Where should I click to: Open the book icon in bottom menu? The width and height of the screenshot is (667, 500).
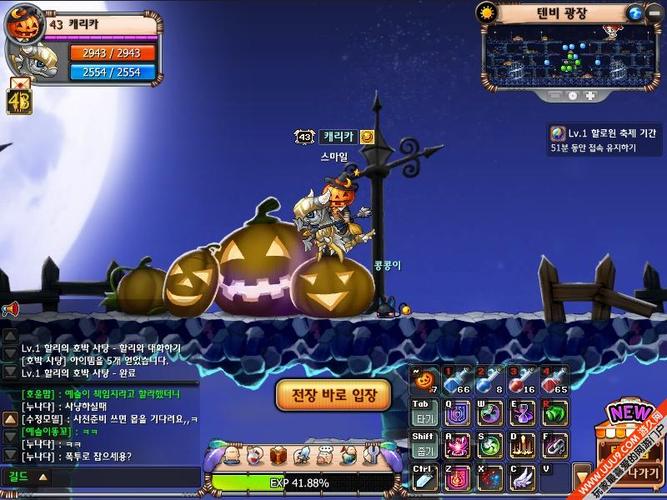[278, 456]
